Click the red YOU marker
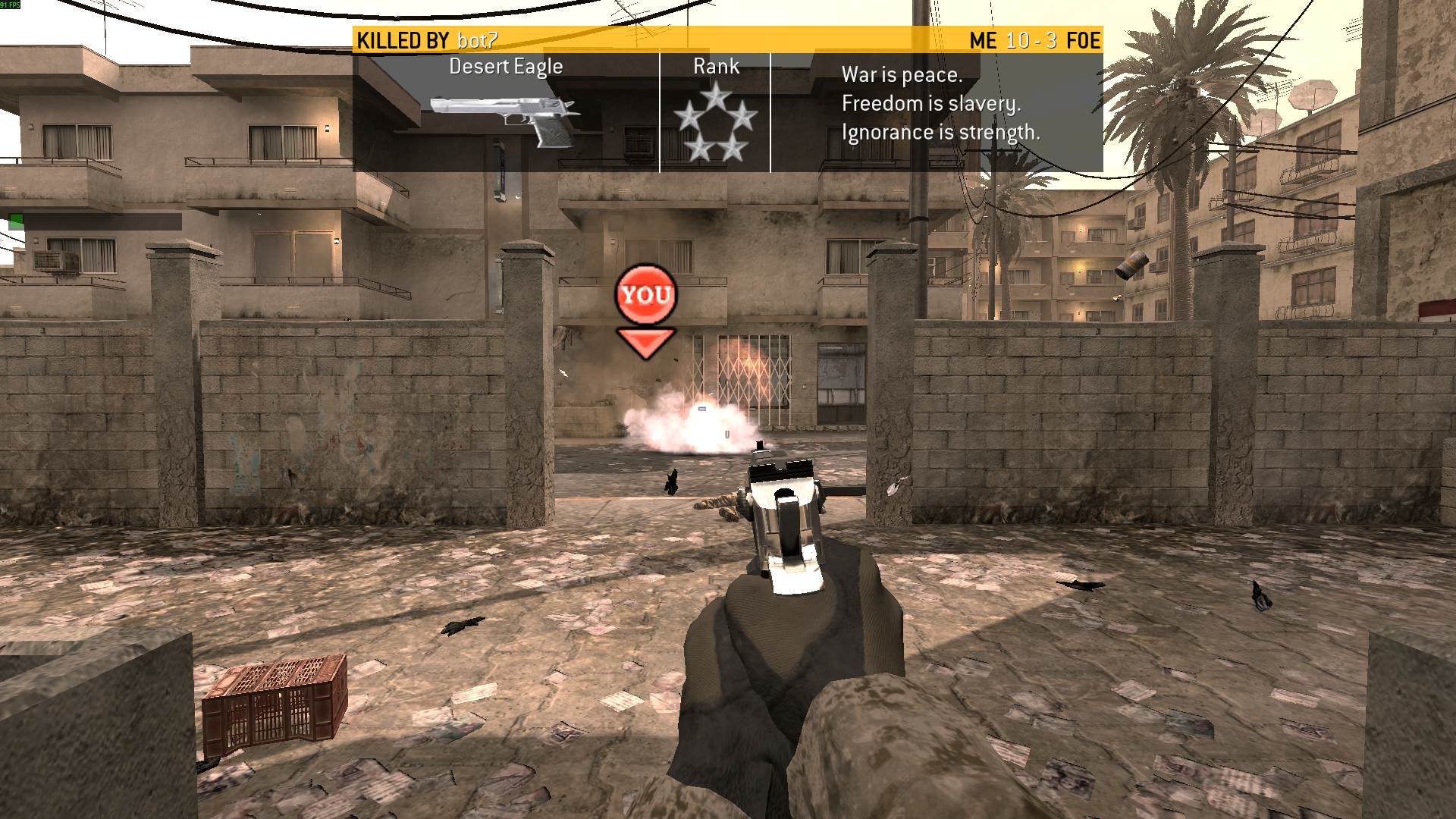 pos(645,295)
